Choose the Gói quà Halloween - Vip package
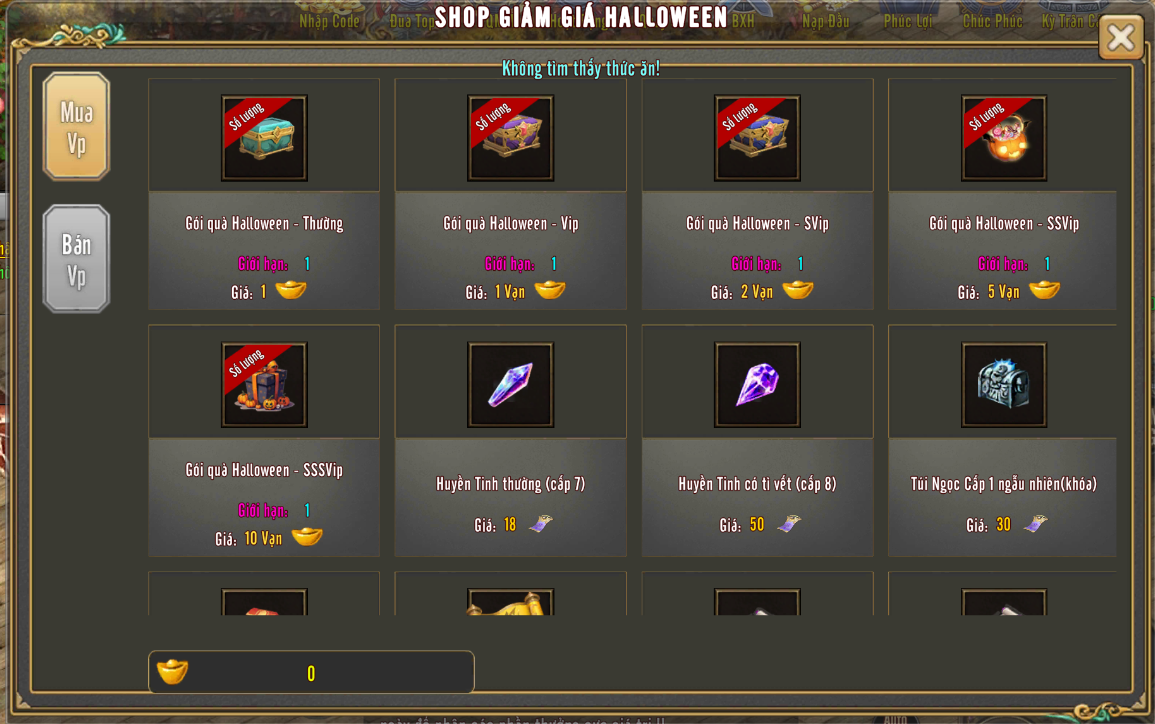This screenshot has width=1155, height=724. click(x=510, y=138)
